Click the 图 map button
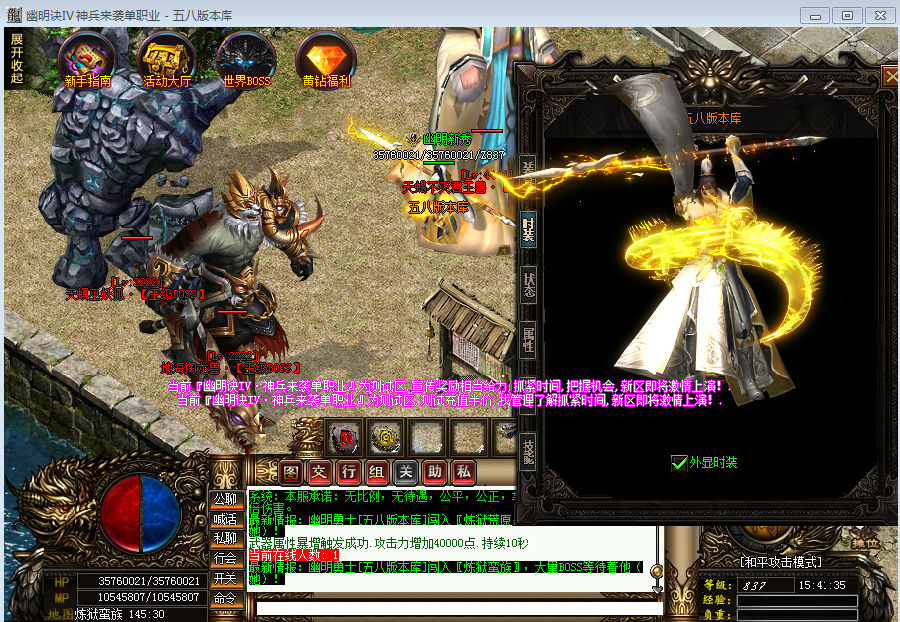 [x=290, y=471]
